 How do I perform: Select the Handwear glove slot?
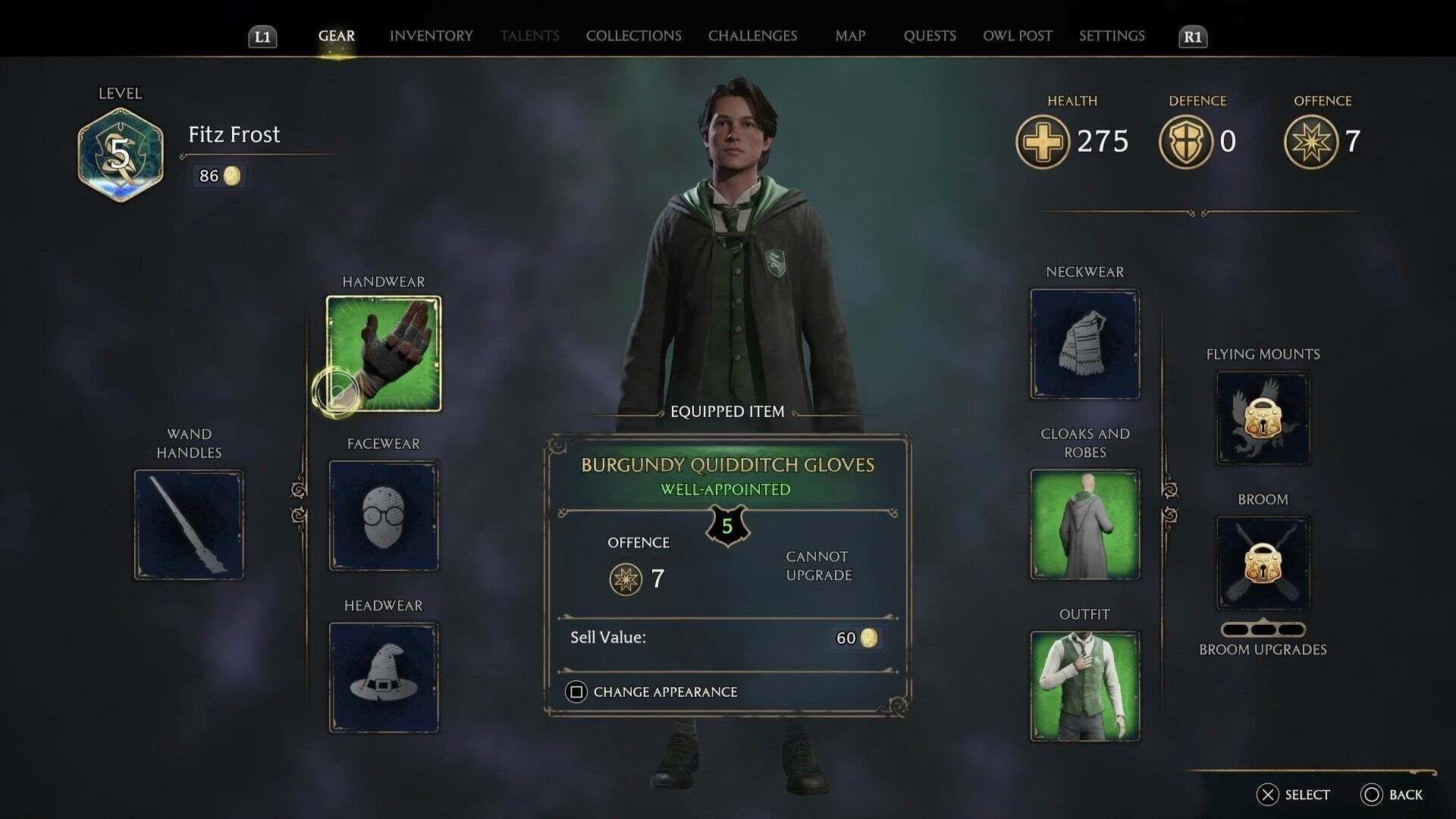[x=383, y=353]
